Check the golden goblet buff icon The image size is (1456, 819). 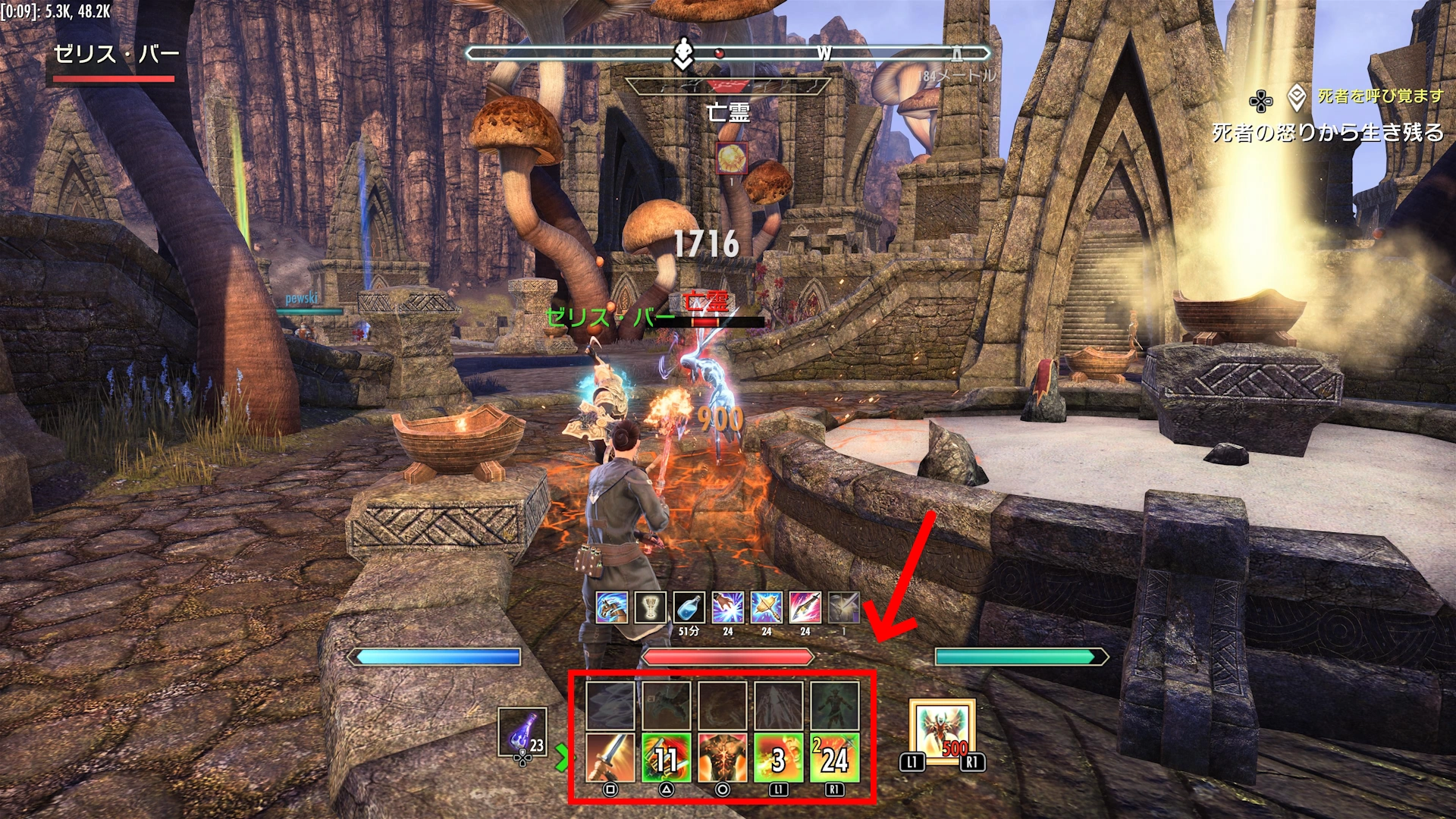[650, 607]
